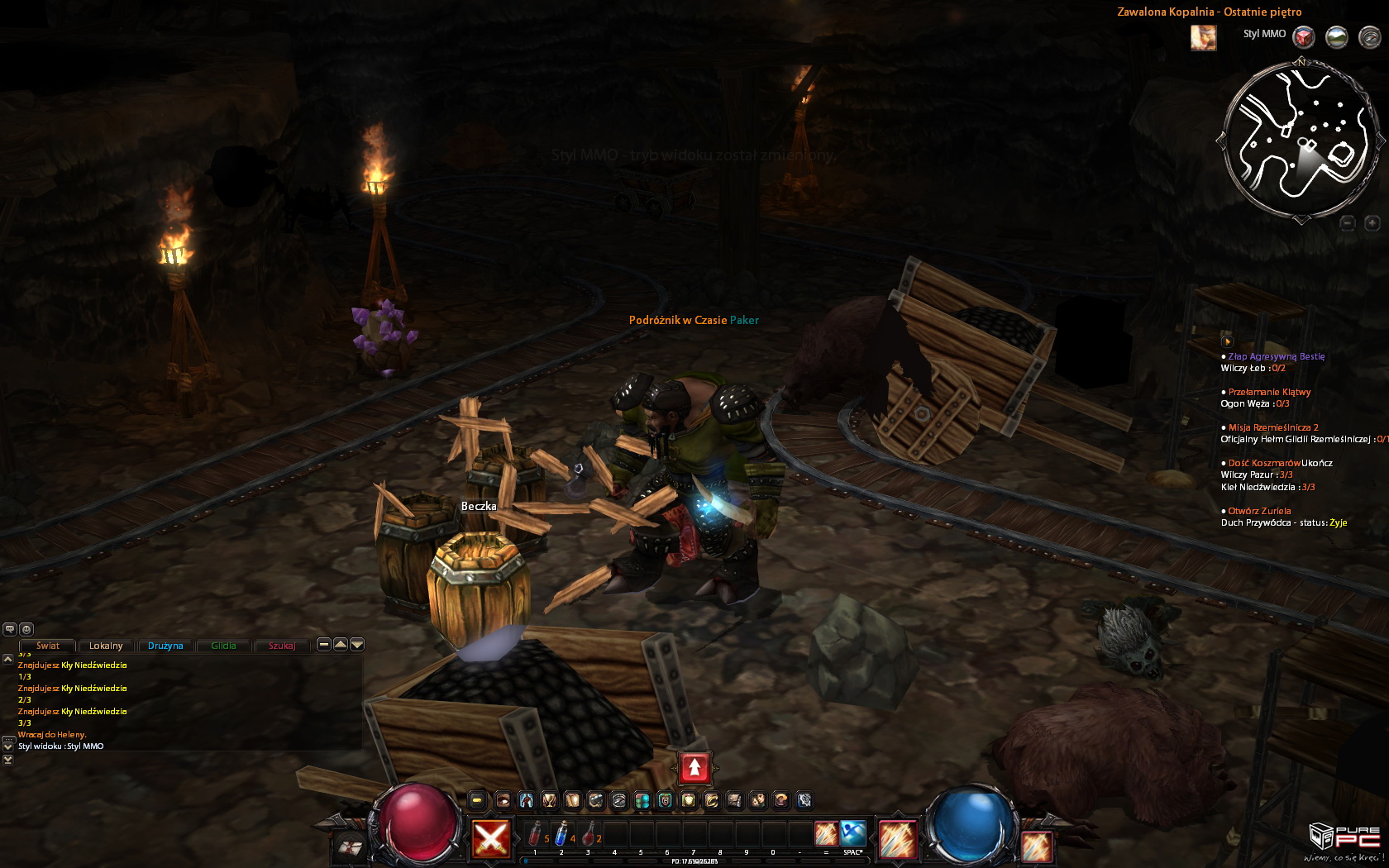Click the red level-up arrow button

pos(694,768)
